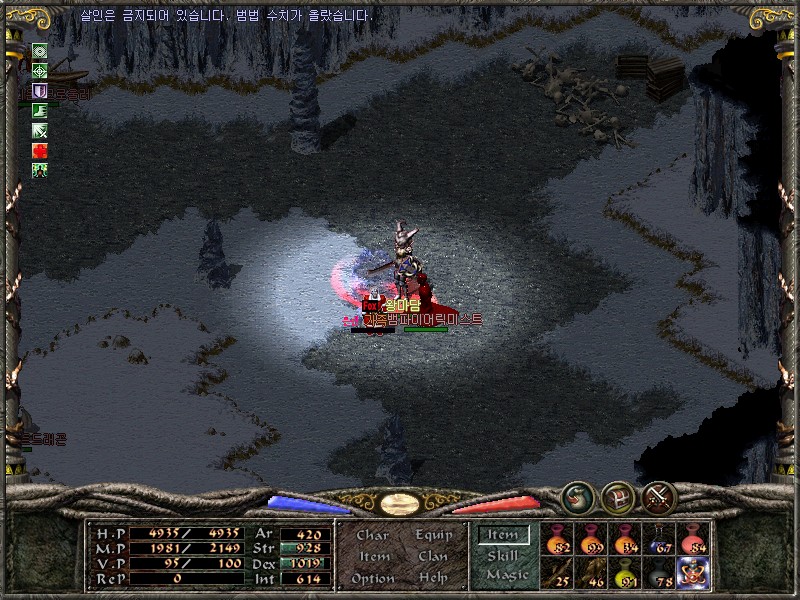This screenshot has height=600, width=800.
Task: Open the Equip menu
Action: (434, 535)
